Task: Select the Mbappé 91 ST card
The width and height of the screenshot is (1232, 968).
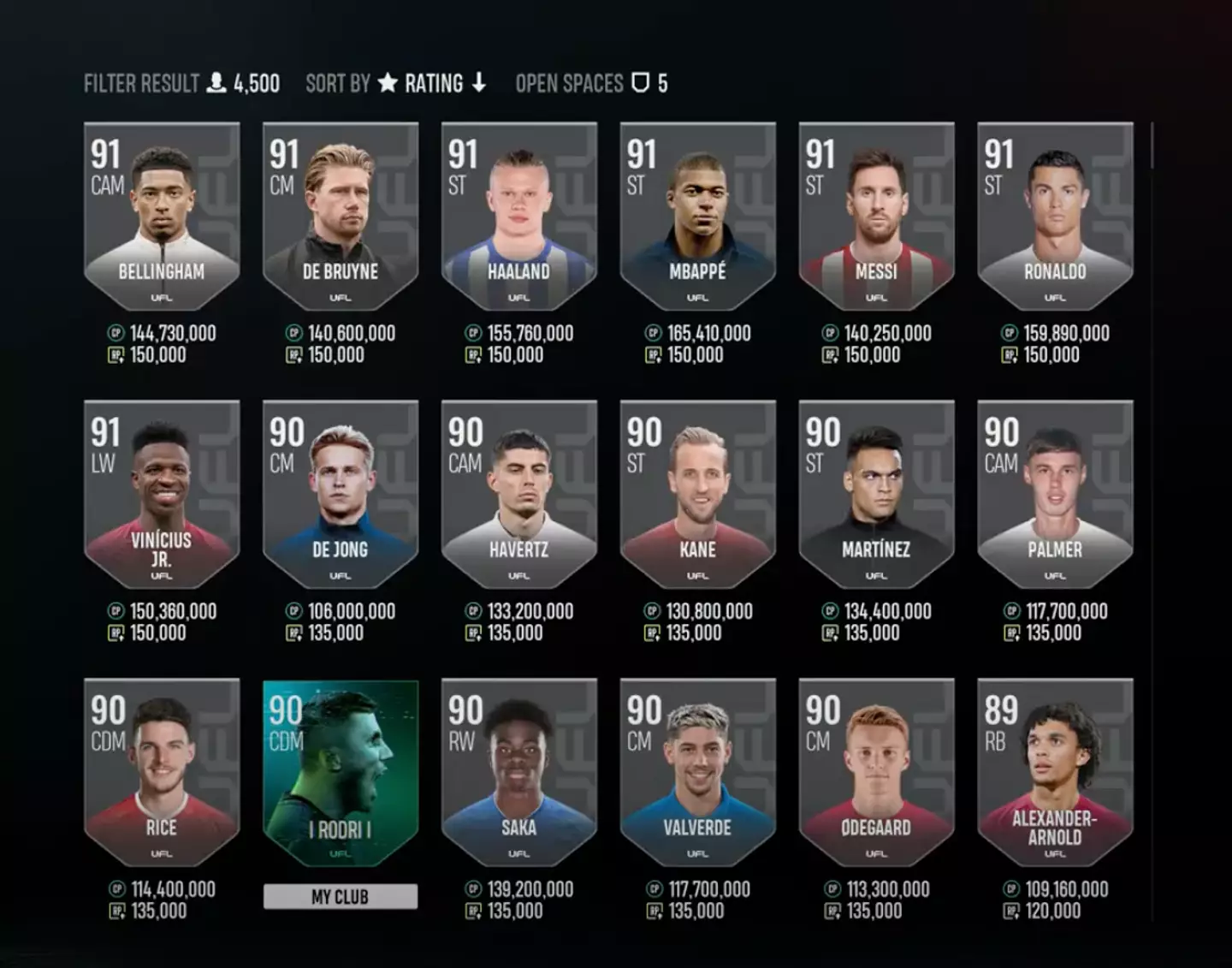Action: point(697,214)
